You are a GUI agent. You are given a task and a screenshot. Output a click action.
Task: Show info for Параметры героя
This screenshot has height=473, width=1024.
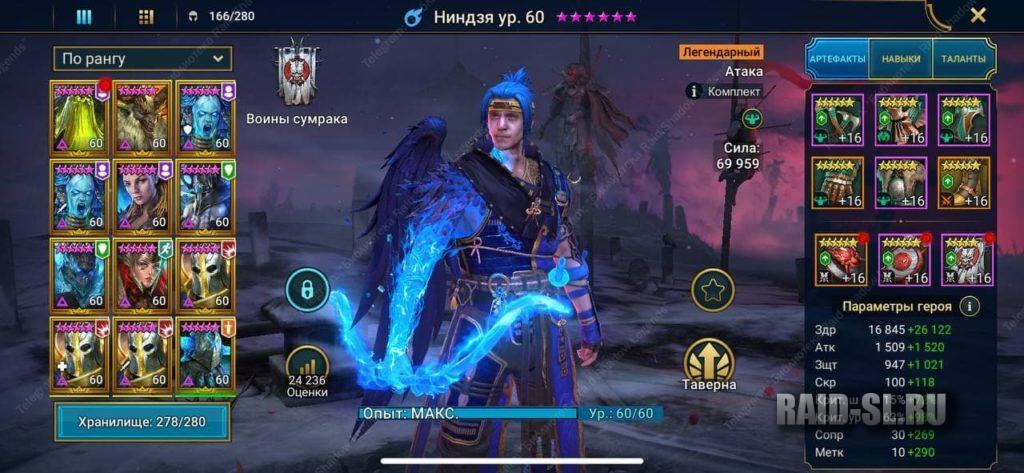(969, 306)
